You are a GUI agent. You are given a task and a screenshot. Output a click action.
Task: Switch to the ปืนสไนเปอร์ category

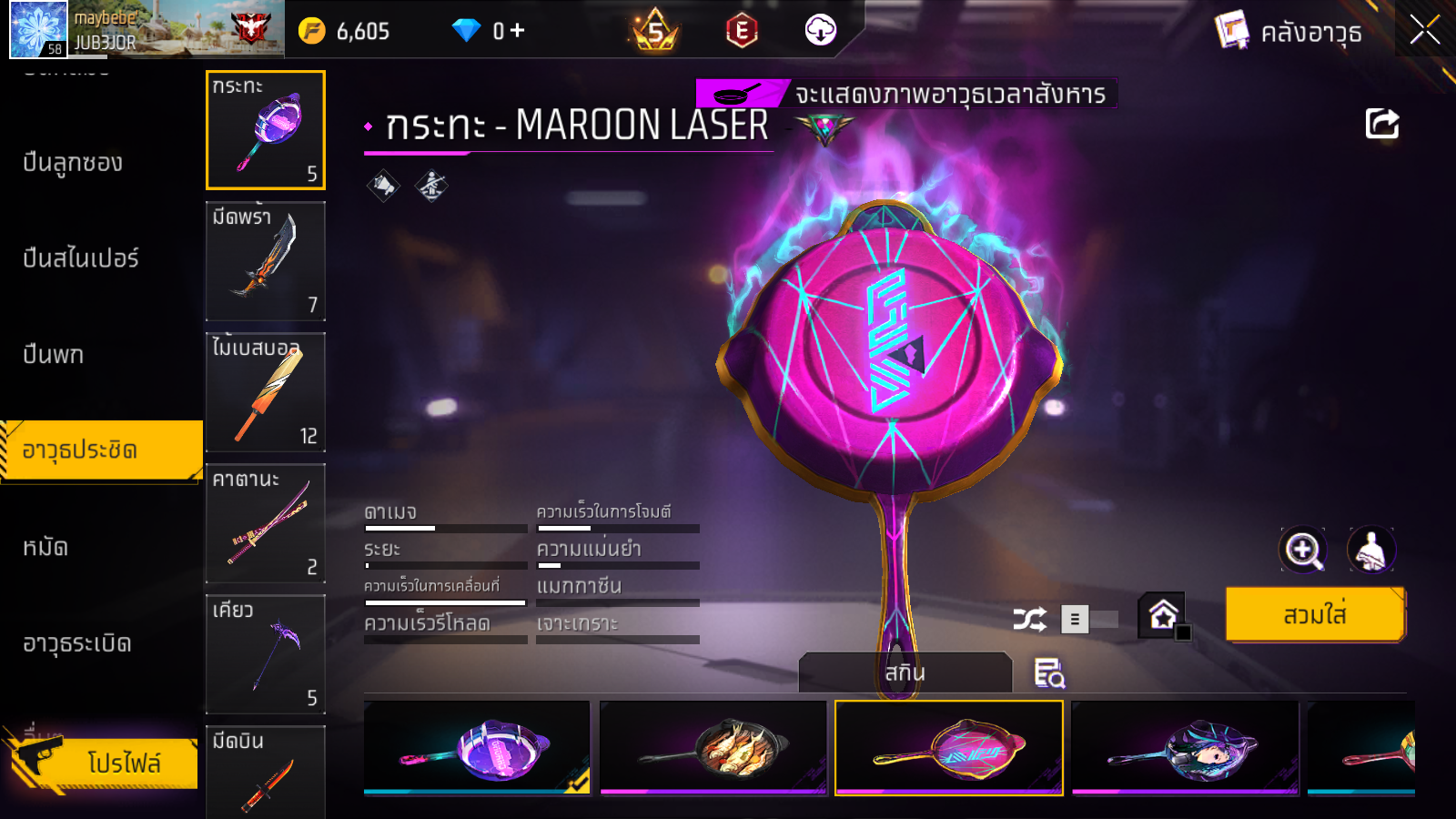pyautogui.click(x=81, y=258)
